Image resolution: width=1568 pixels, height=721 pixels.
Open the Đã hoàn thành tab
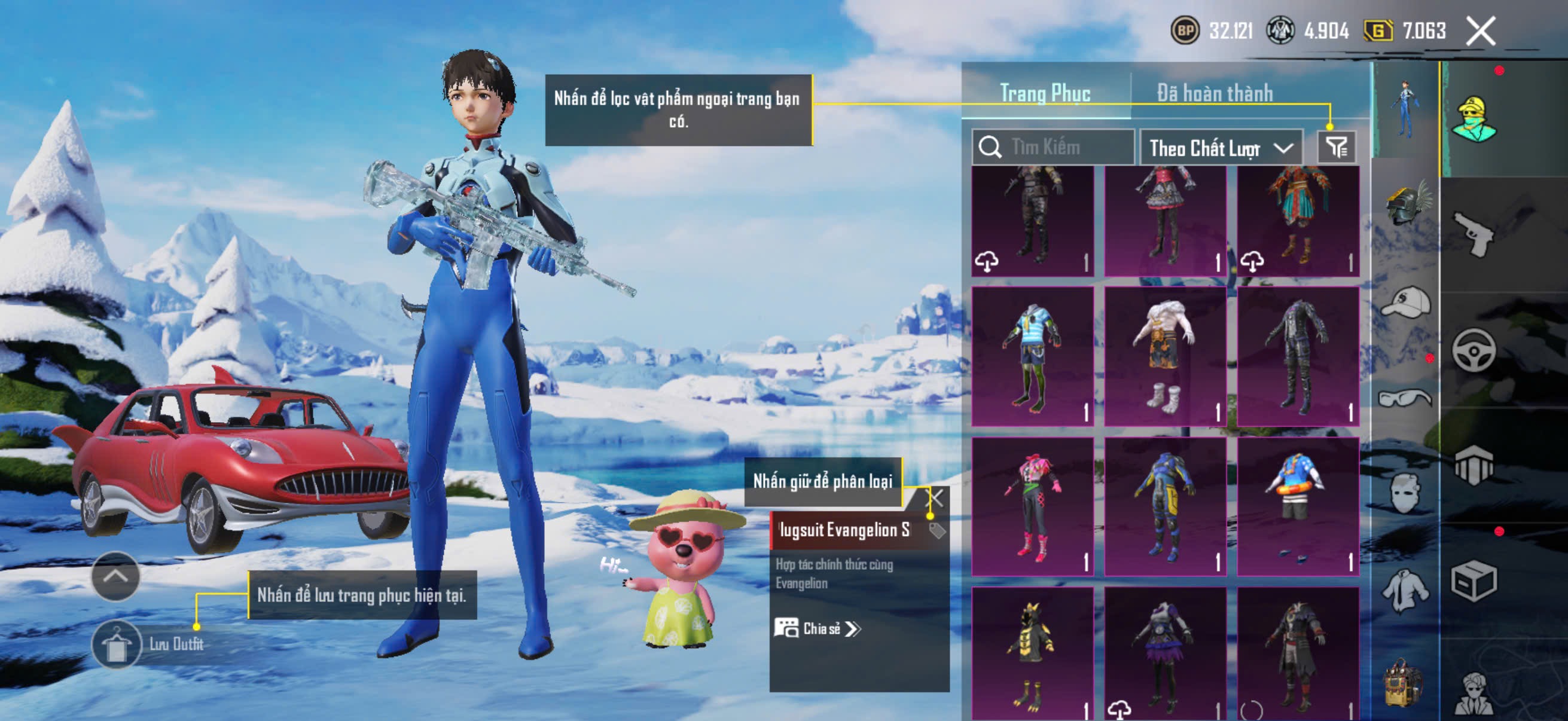click(1215, 93)
